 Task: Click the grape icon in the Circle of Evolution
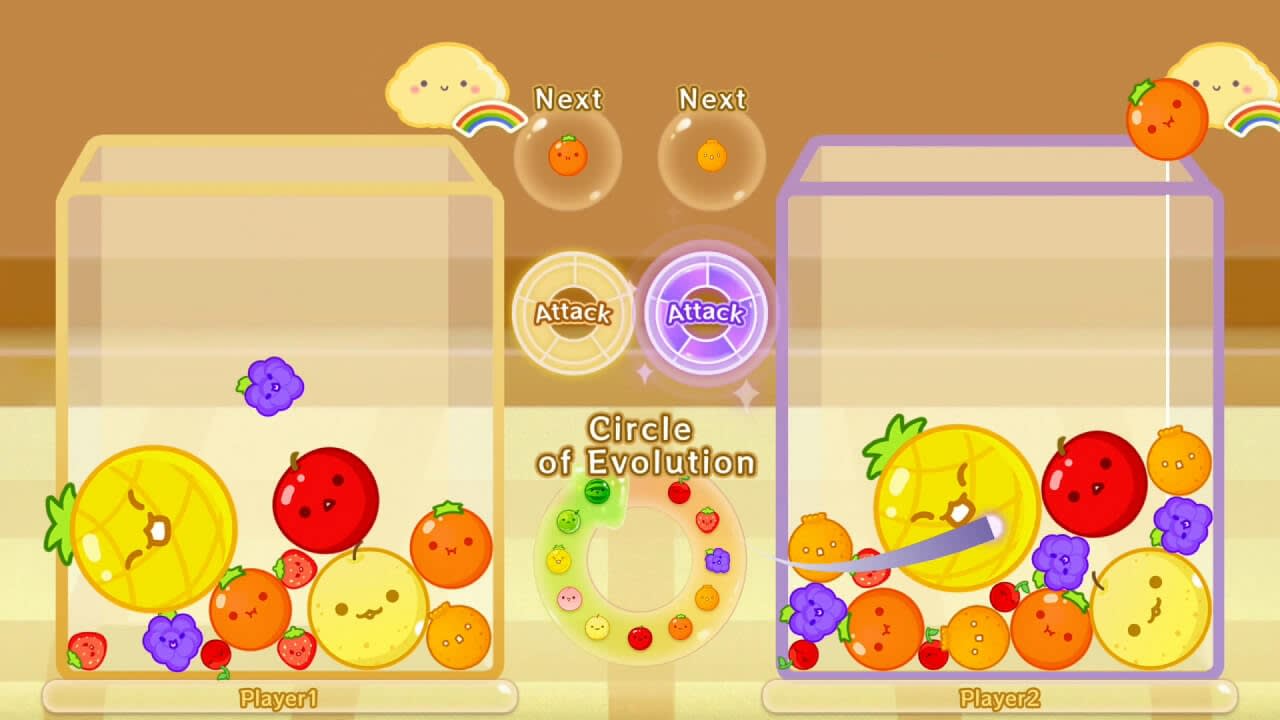tap(717, 559)
